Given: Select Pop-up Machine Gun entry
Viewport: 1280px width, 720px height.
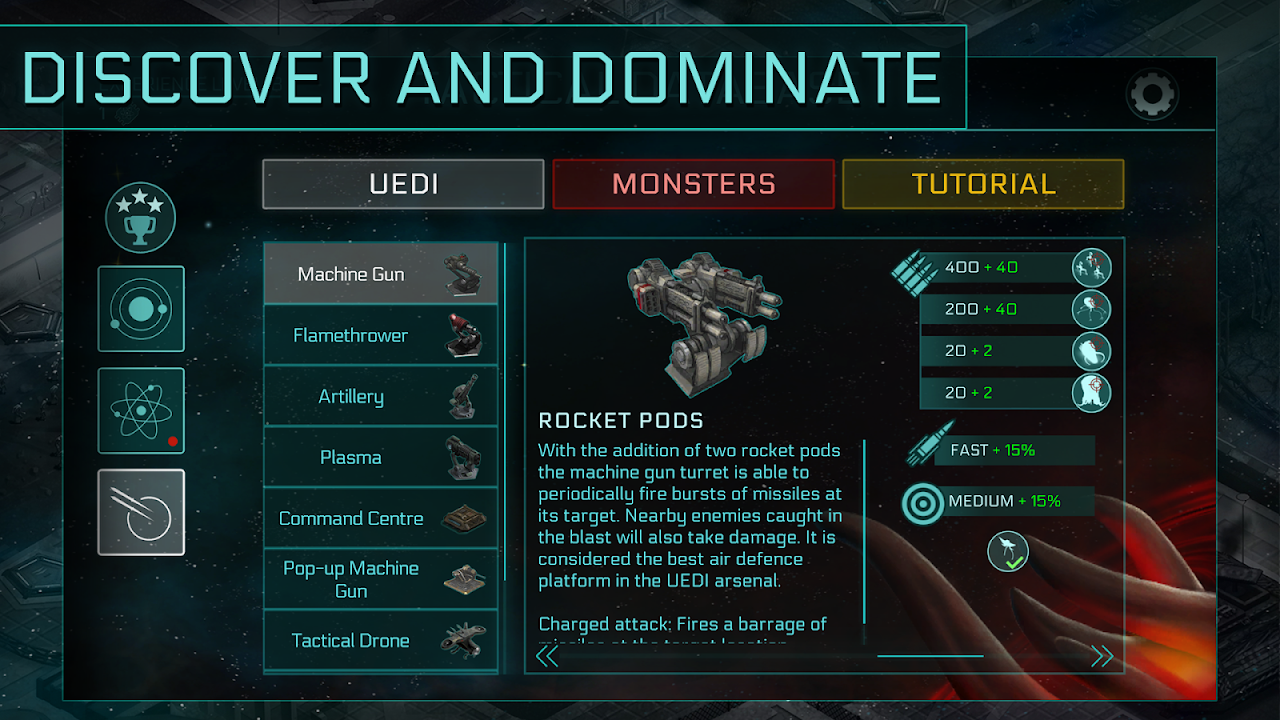Looking at the screenshot, I should [380, 579].
